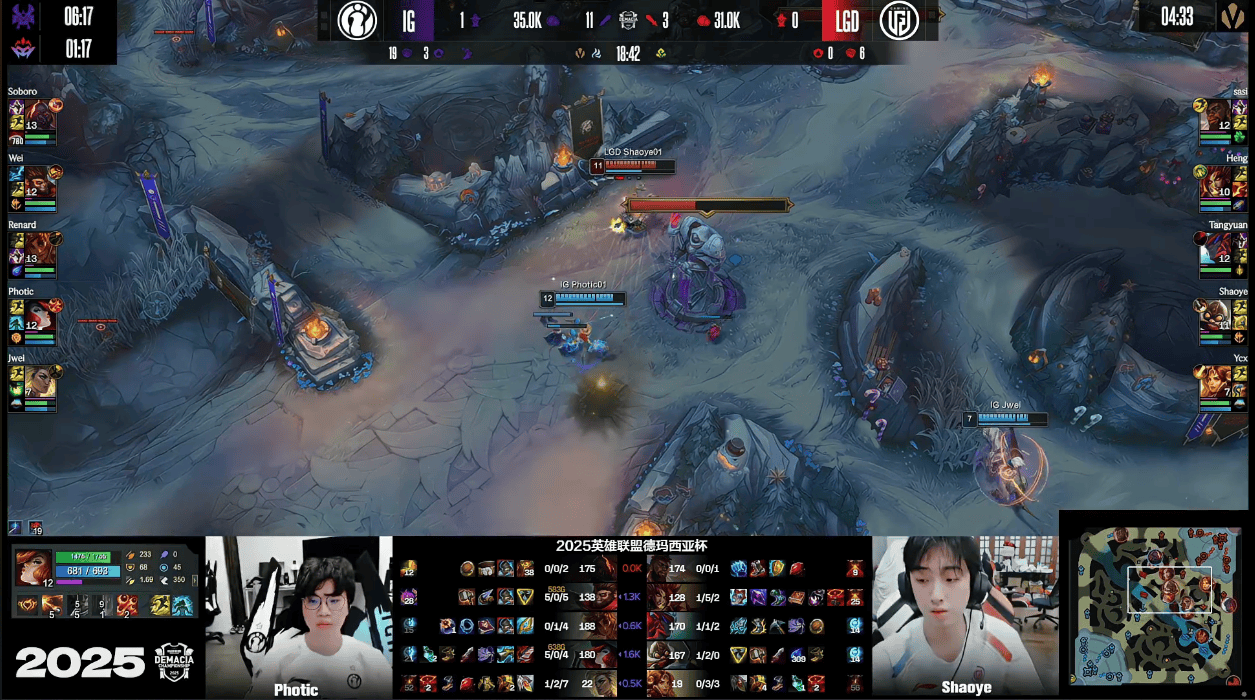The height and width of the screenshot is (700, 1255).
Task: Select Jwei's champion portrait
Action: pos(39,380)
